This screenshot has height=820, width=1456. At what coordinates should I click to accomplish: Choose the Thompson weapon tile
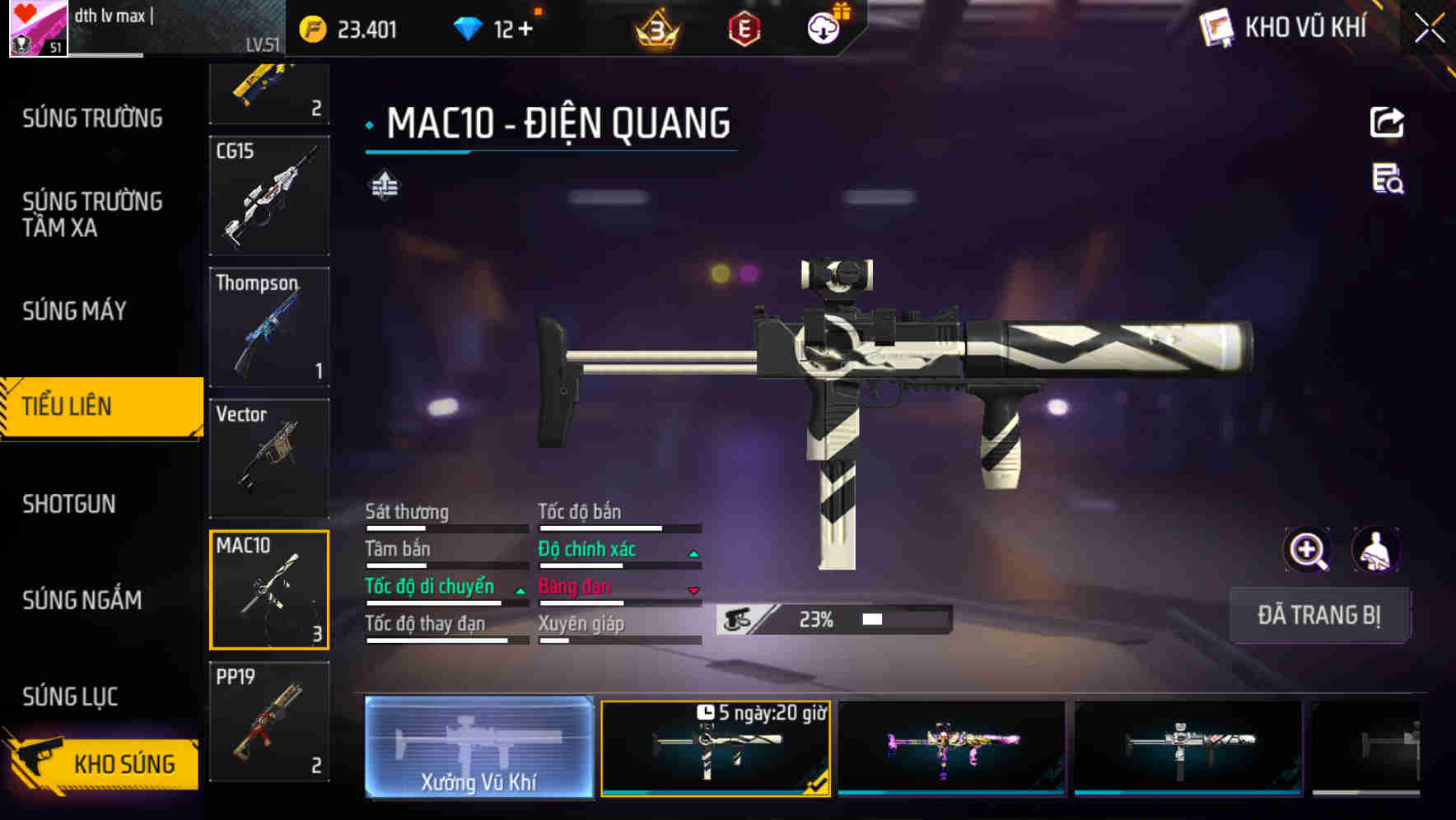click(x=269, y=327)
